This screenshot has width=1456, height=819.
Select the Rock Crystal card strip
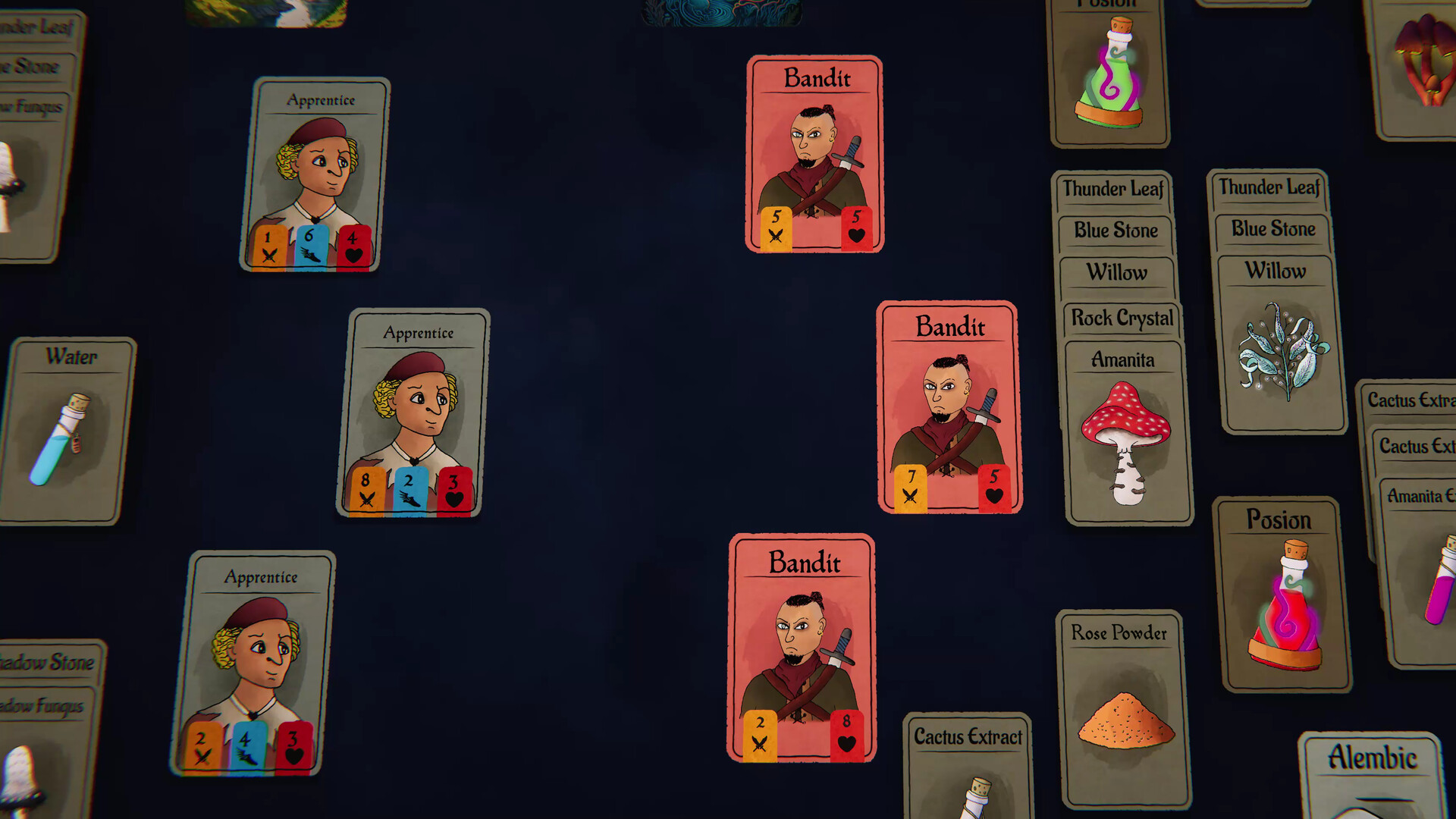click(1121, 318)
